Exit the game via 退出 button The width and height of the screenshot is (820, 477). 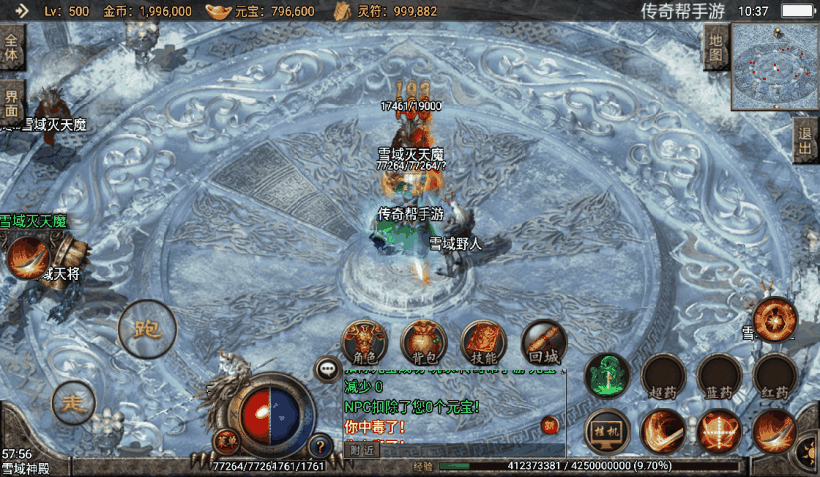click(x=805, y=138)
